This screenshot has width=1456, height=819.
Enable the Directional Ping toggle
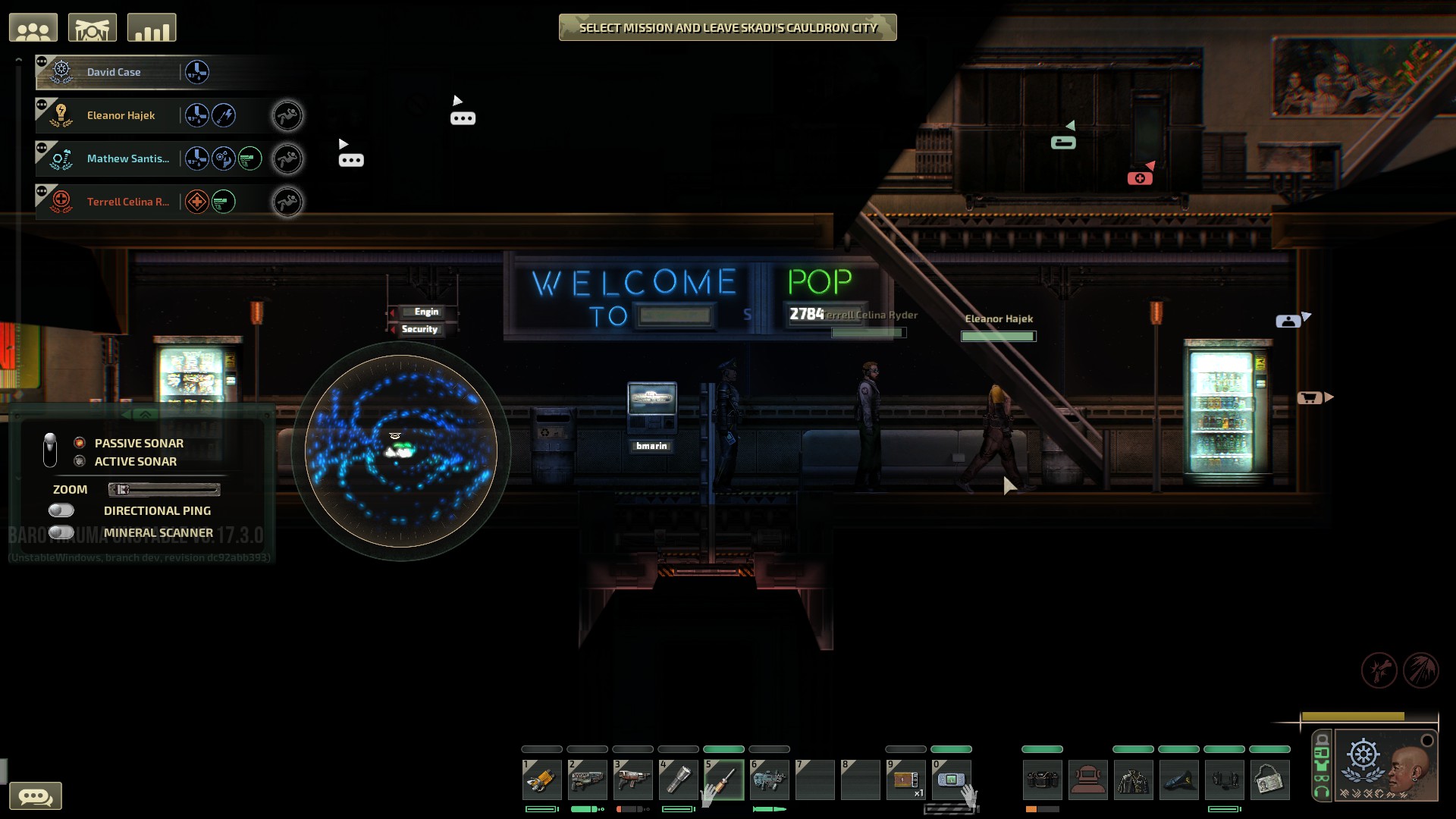click(60, 510)
